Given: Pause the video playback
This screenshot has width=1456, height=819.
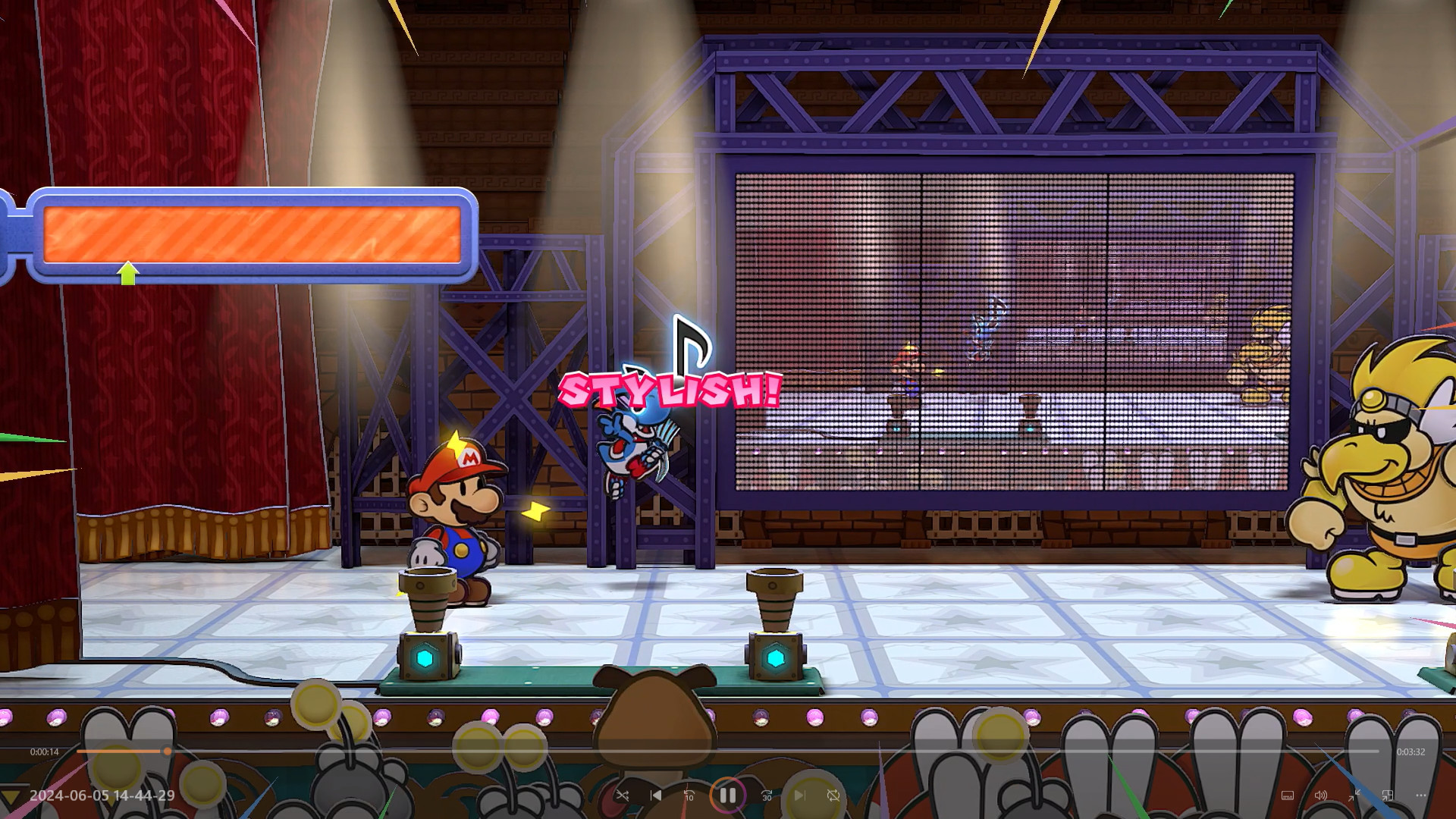Looking at the screenshot, I should coord(727,795).
